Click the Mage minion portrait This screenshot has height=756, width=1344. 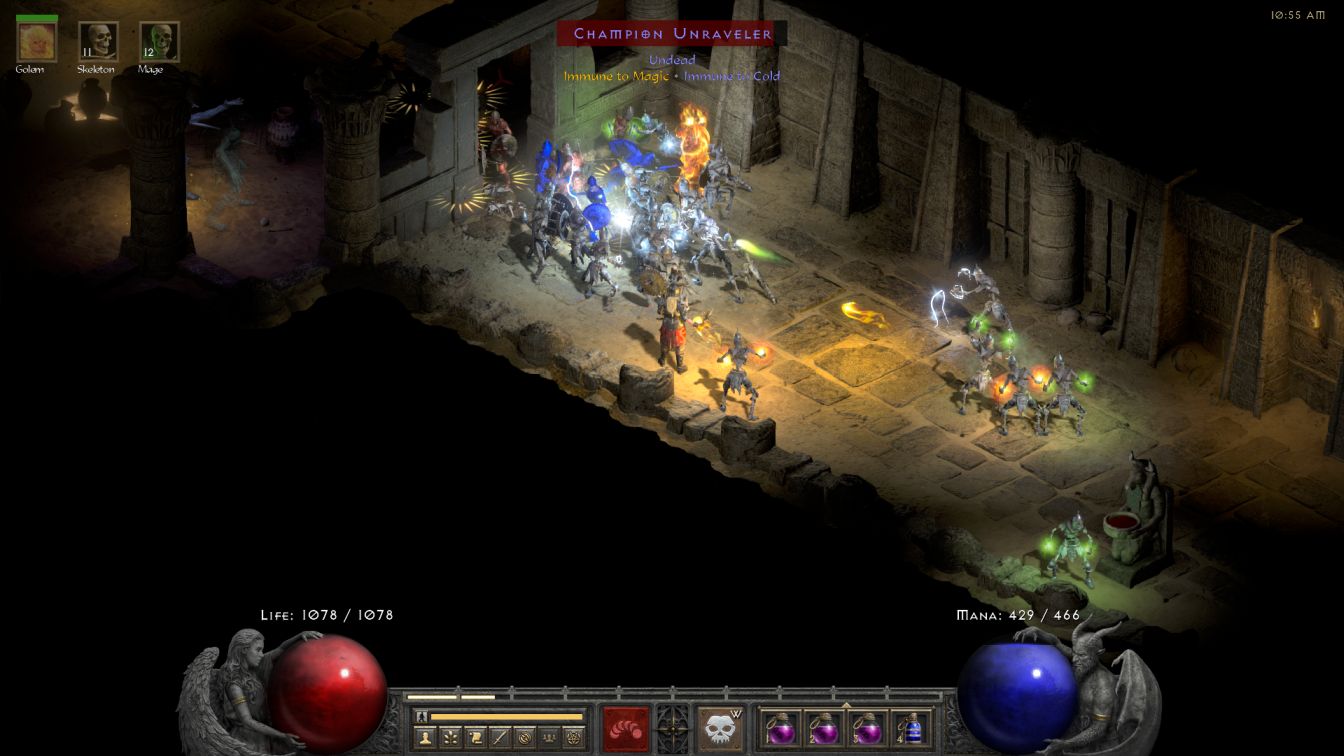(159, 42)
